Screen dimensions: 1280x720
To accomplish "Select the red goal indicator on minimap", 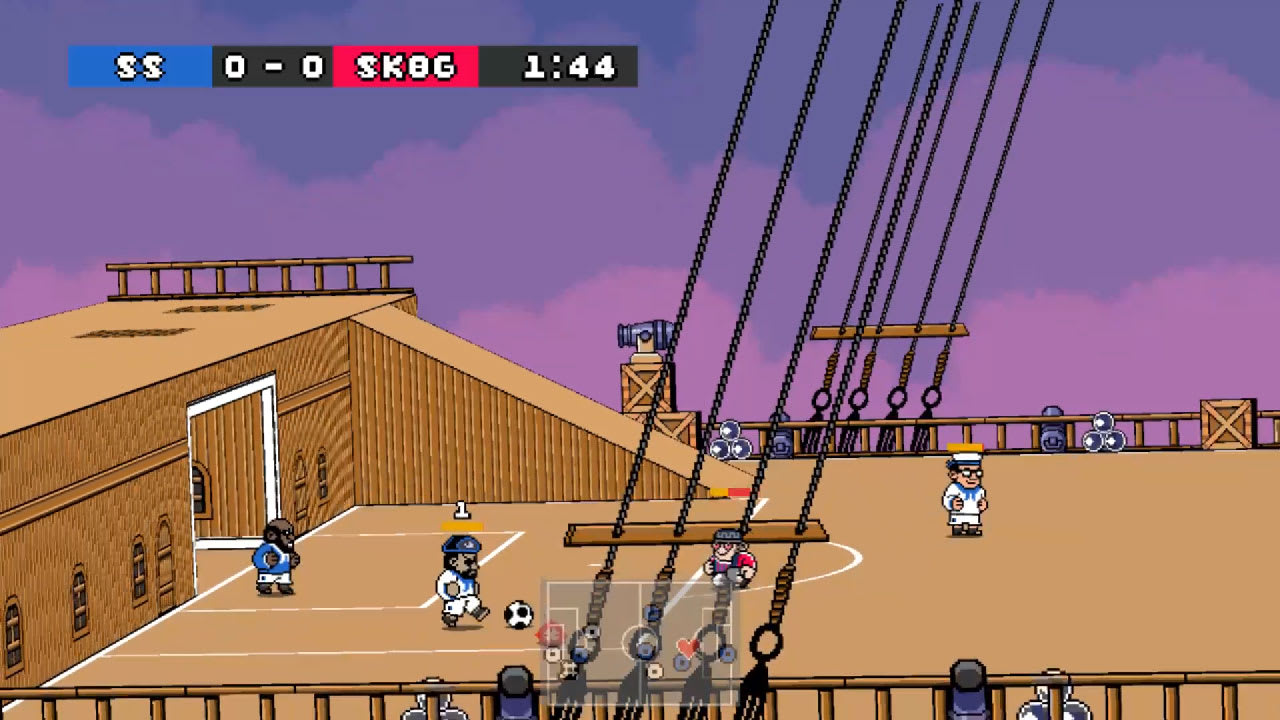I will click(550, 632).
